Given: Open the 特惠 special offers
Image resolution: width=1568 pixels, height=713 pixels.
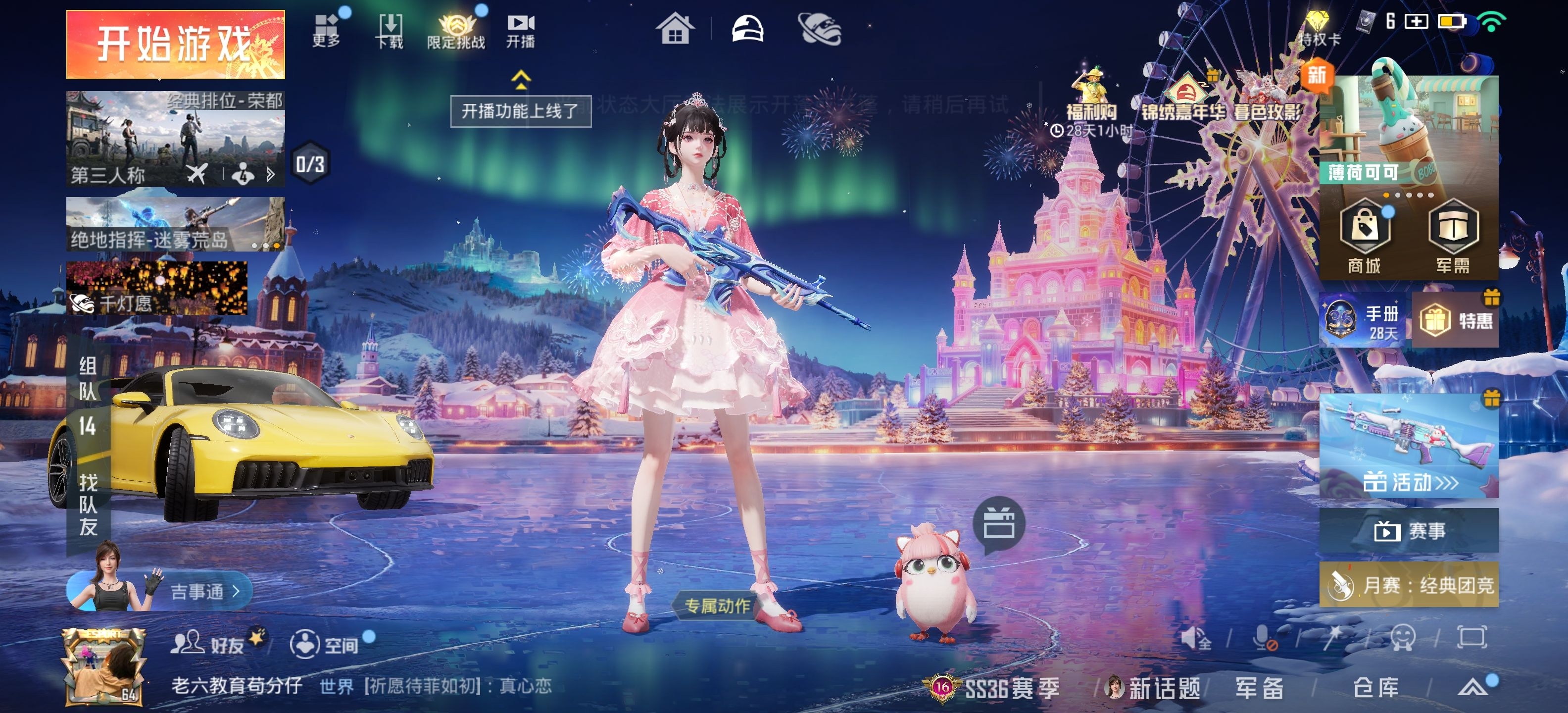Looking at the screenshot, I should pyautogui.click(x=1455, y=320).
